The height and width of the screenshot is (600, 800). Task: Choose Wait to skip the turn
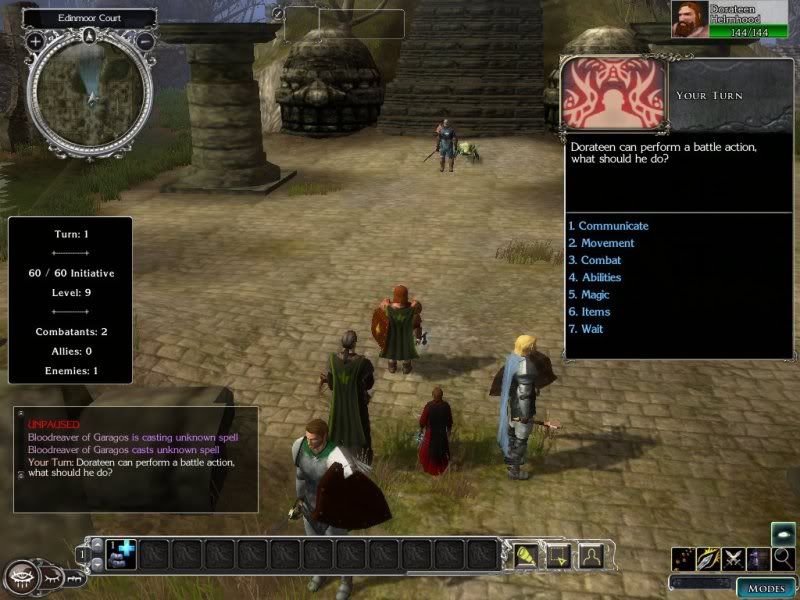click(x=587, y=329)
